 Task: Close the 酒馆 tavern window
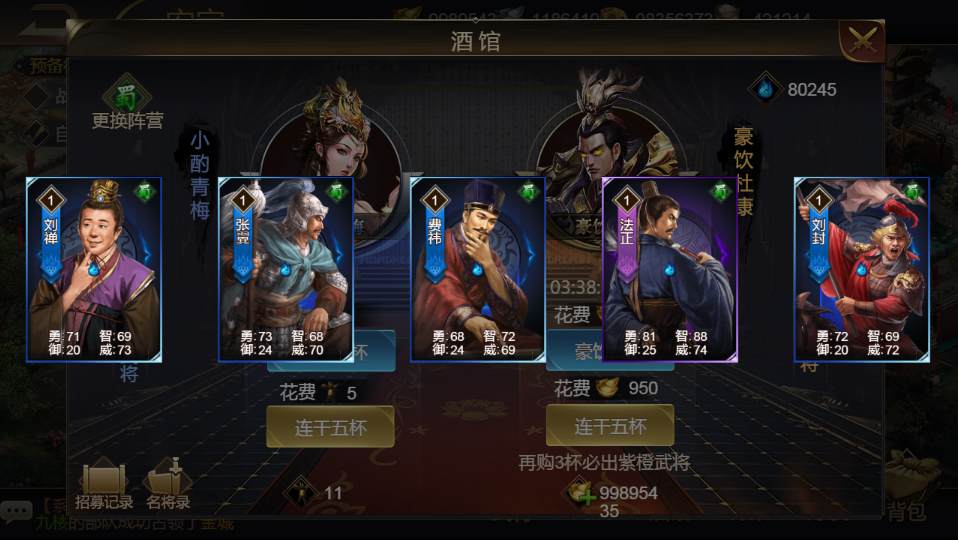862,40
